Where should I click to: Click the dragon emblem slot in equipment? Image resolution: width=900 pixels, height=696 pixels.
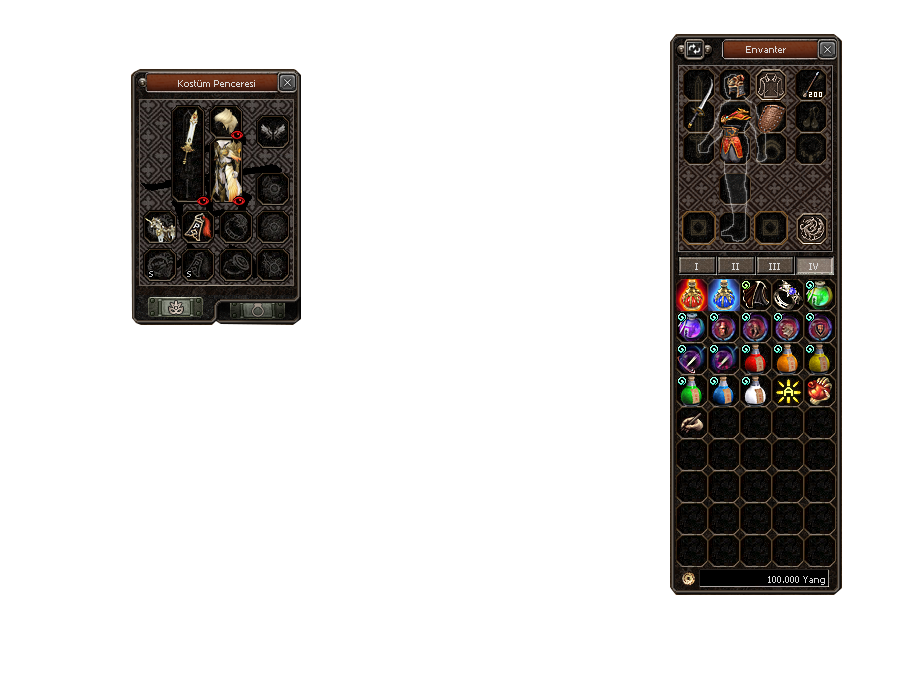click(x=811, y=228)
